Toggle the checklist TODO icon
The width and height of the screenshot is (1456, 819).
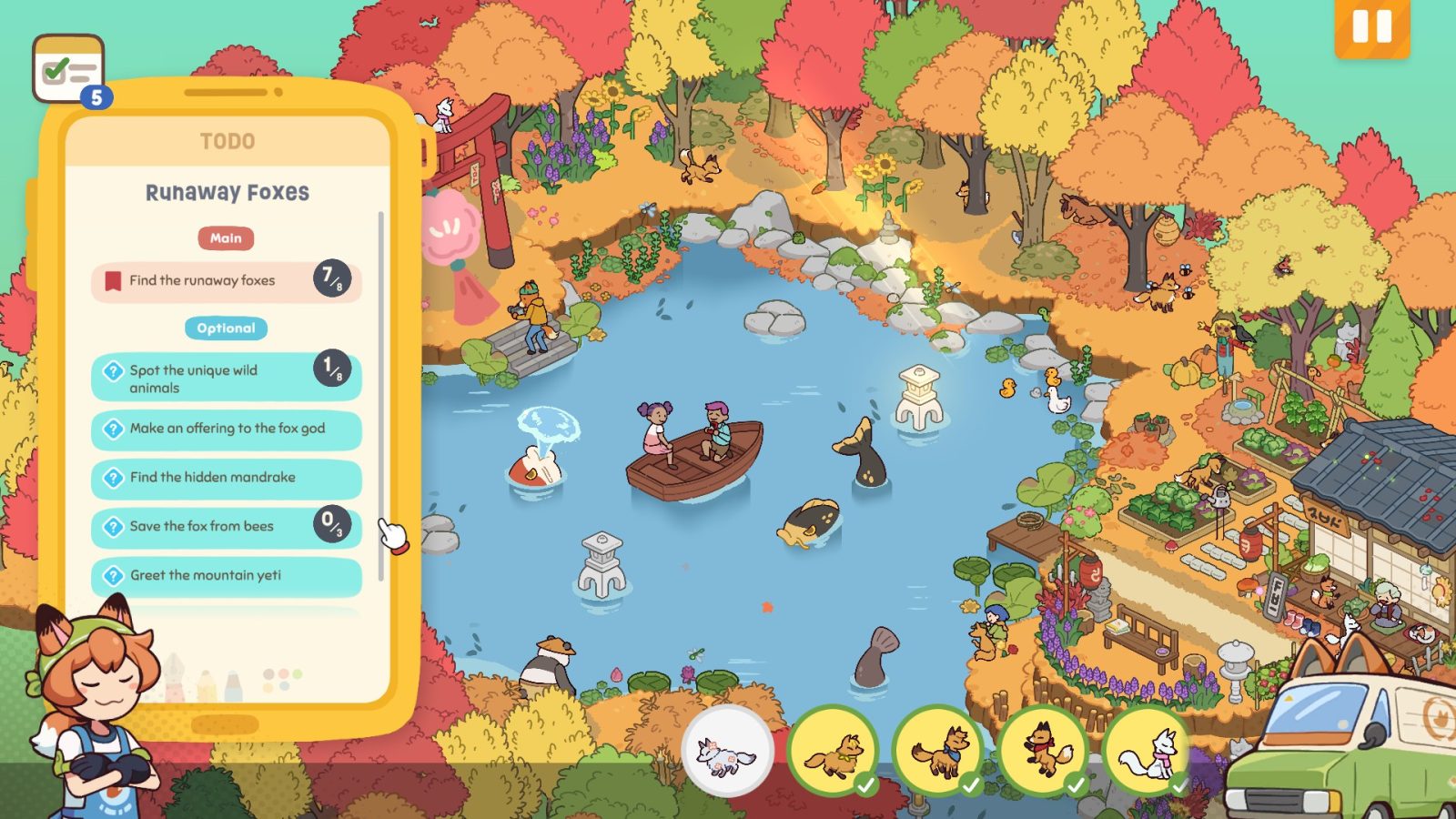coord(68,69)
